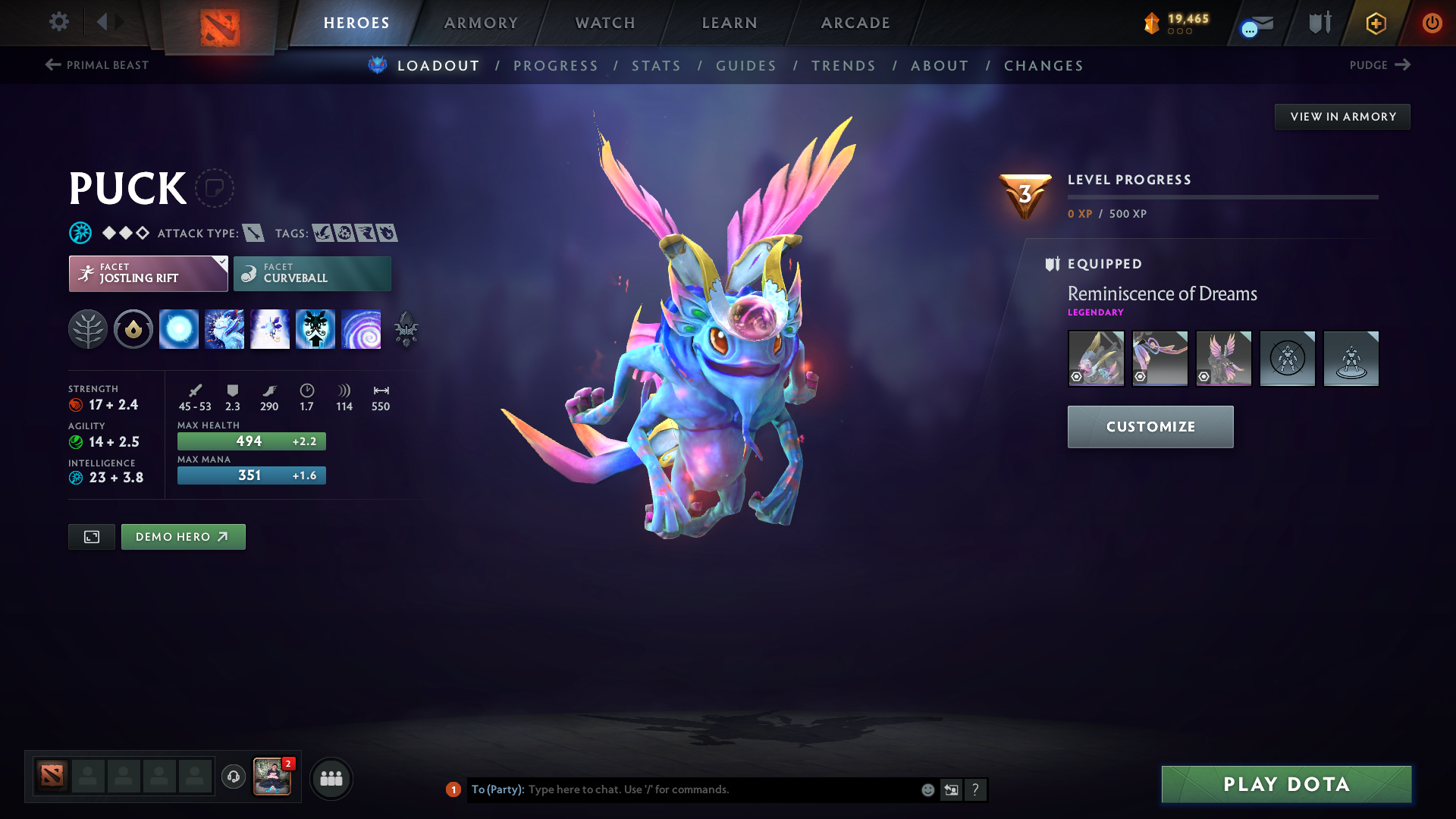Switch to the STATS tab

(x=656, y=65)
